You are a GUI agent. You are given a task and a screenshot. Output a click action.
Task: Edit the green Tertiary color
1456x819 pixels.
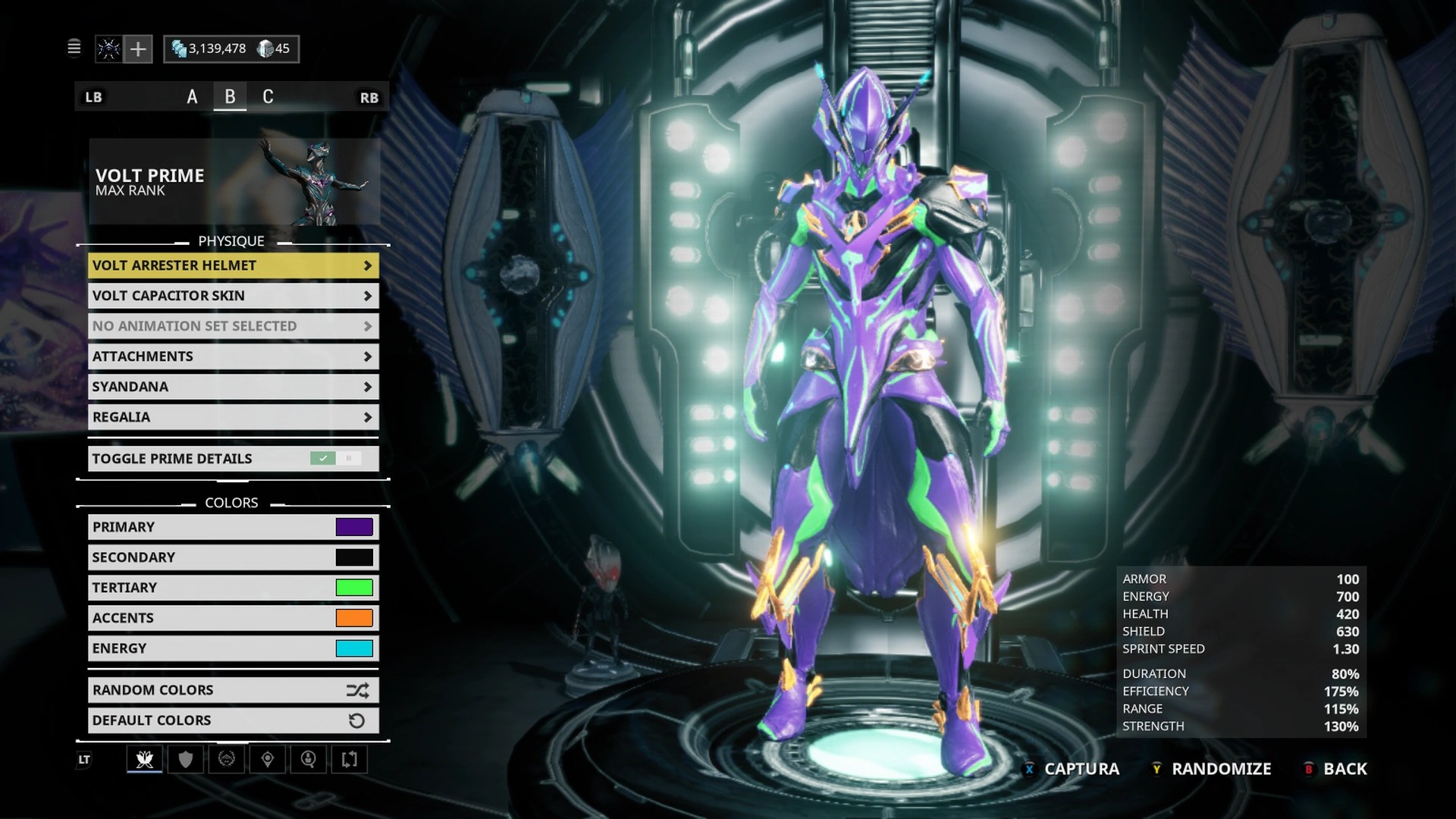[x=354, y=588]
